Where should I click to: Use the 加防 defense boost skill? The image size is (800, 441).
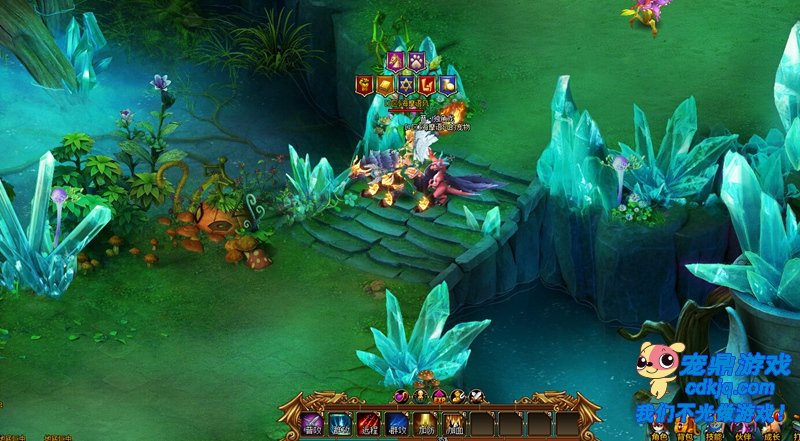[x=426, y=425]
